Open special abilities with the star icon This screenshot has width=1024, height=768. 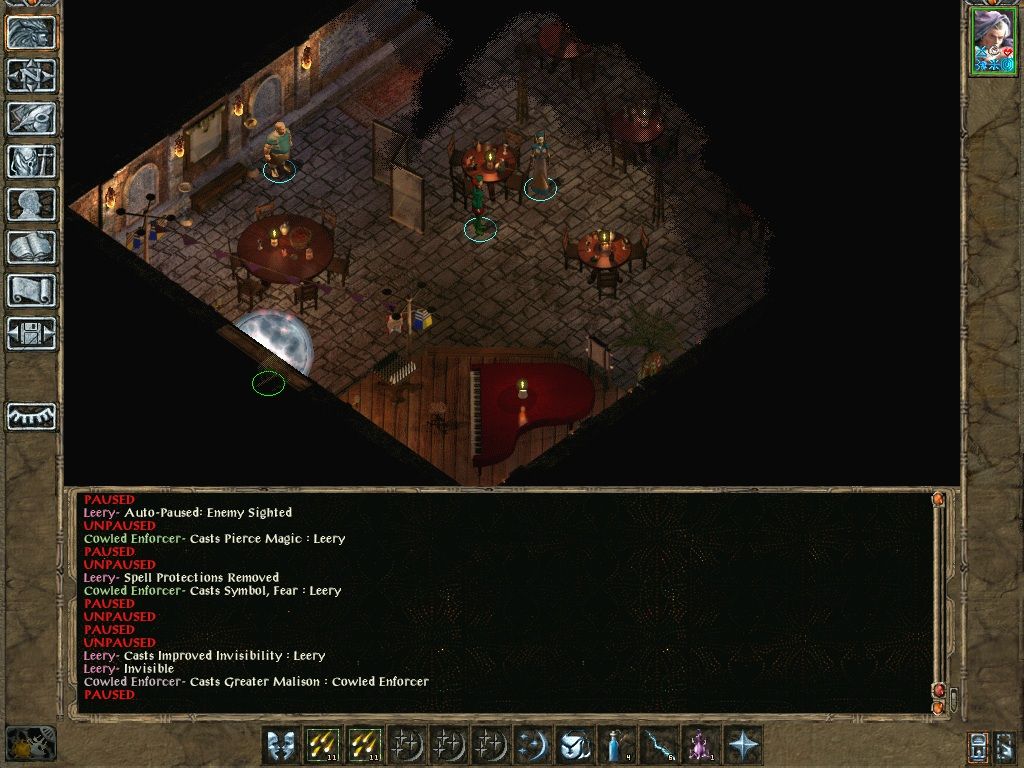pyautogui.click(x=743, y=745)
